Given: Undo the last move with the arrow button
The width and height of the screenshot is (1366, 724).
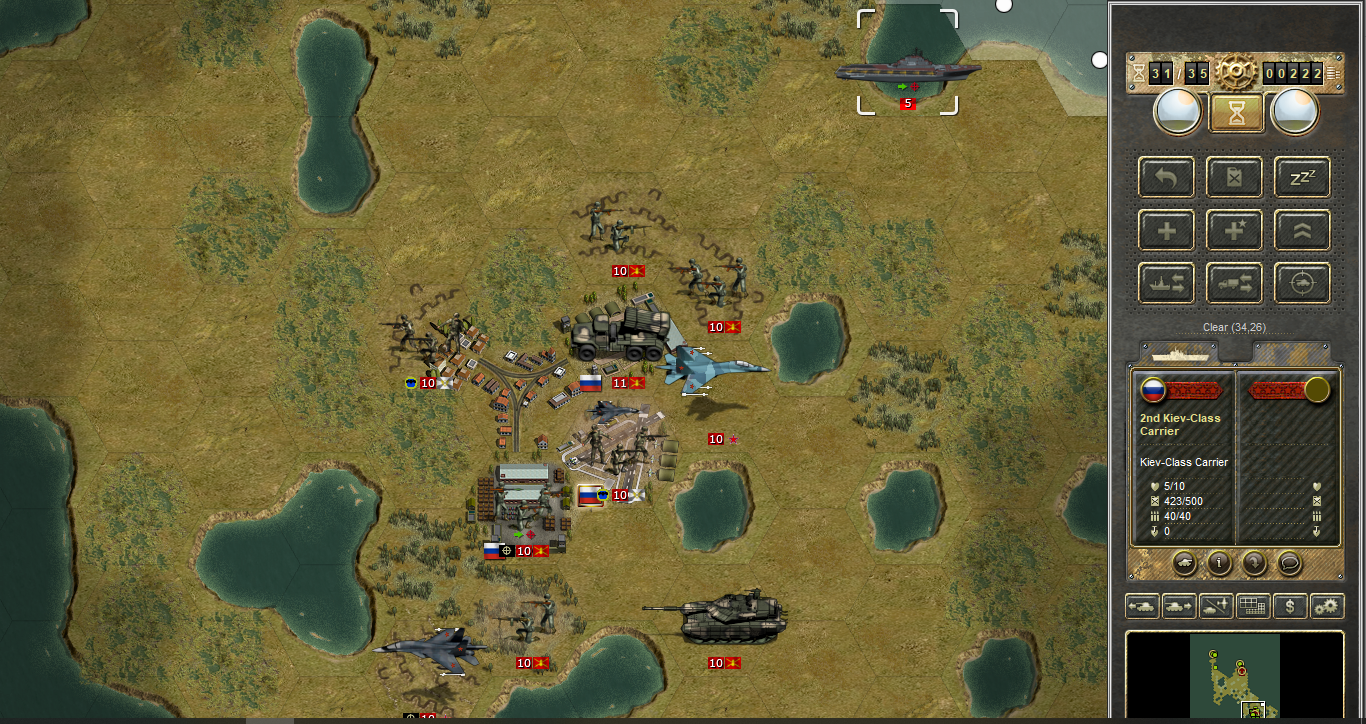Looking at the screenshot, I should coord(1166,178).
